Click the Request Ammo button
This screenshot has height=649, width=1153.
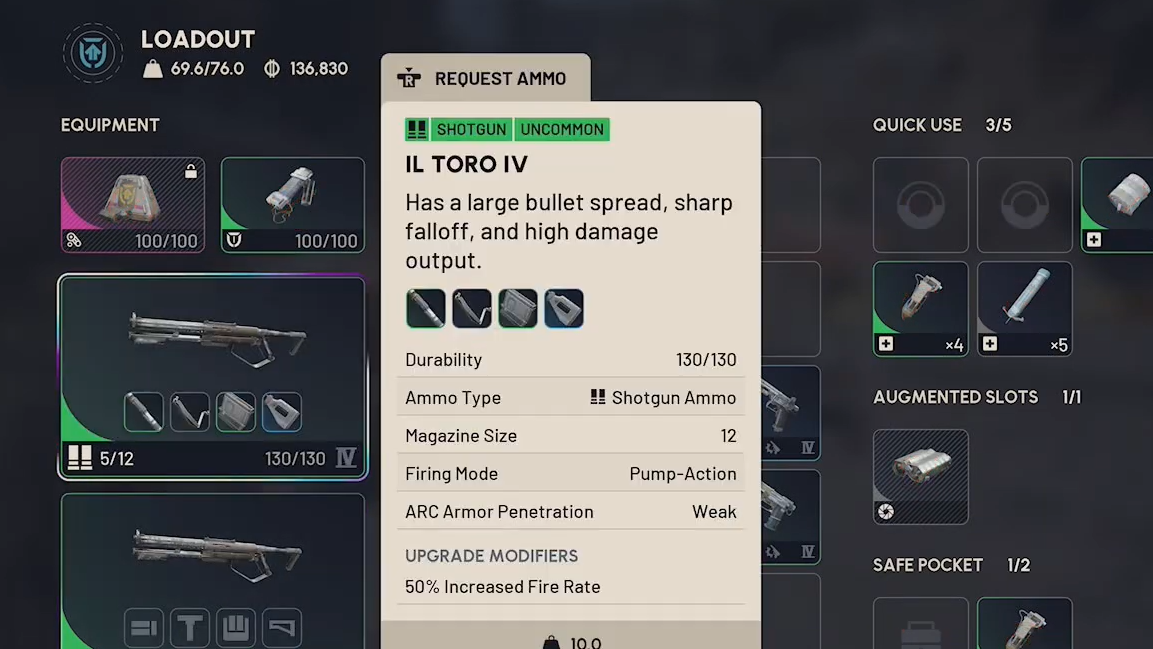485,78
